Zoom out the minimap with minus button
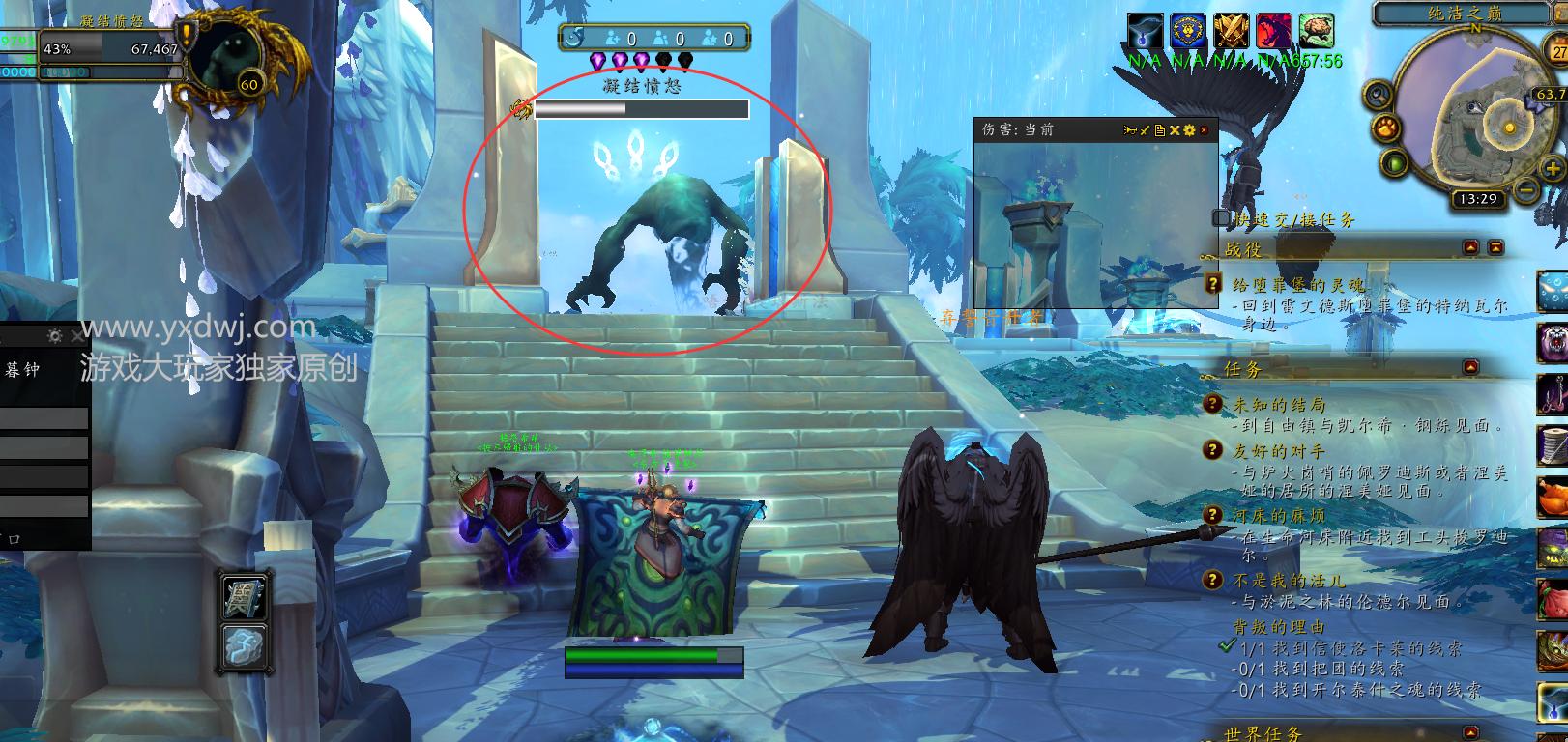The width and height of the screenshot is (1568, 742). 1526,189
